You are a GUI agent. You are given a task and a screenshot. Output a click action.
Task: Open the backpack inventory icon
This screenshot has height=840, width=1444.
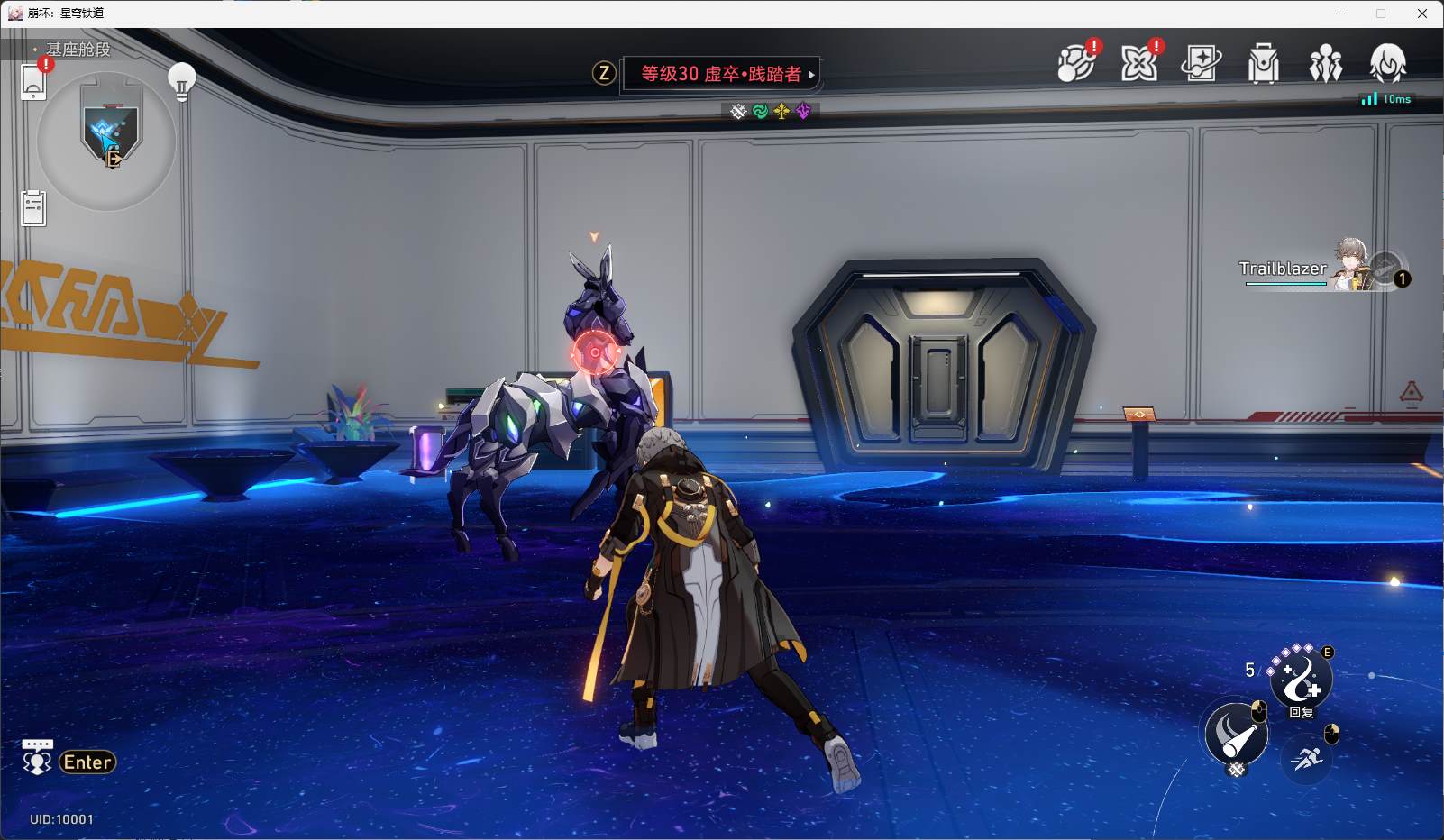click(1263, 64)
